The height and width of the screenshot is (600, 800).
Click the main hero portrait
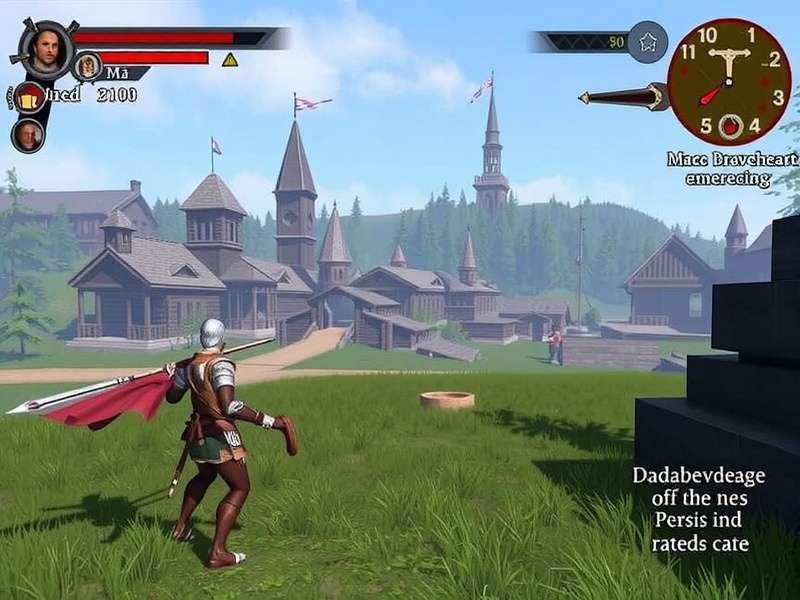pyautogui.click(x=44, y=46)
